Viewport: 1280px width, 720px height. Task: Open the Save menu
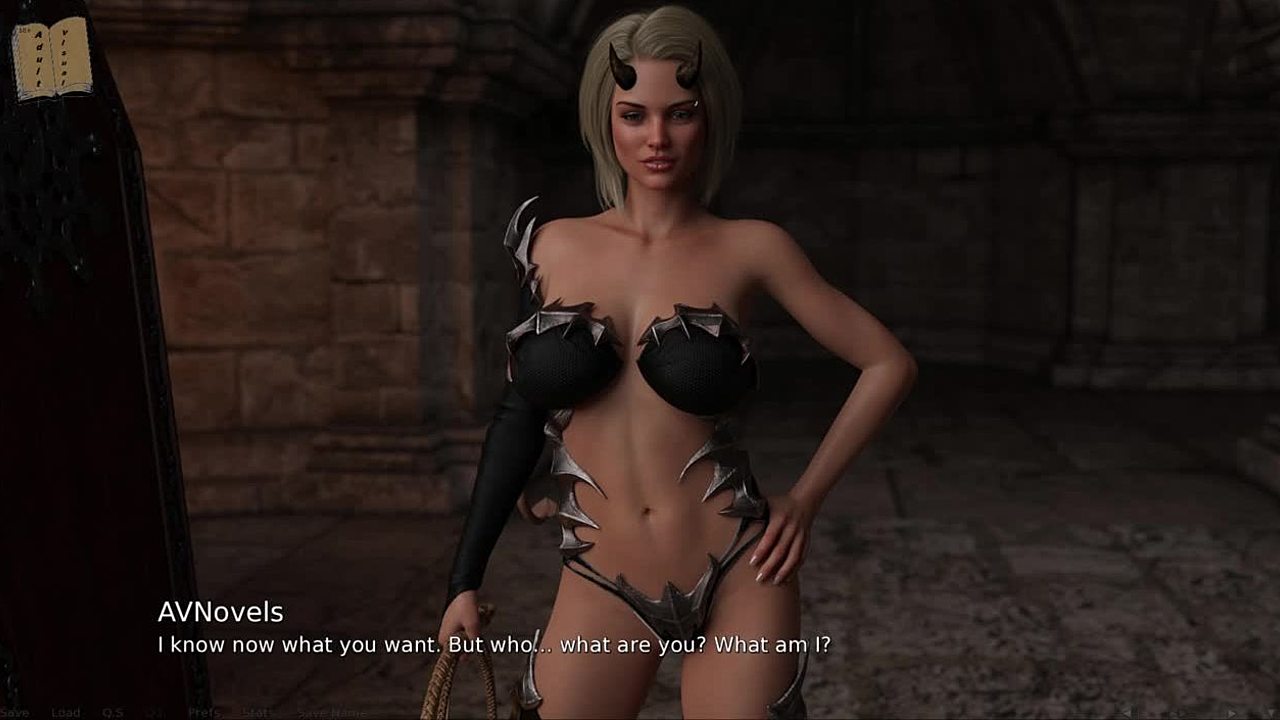point(16,712)
